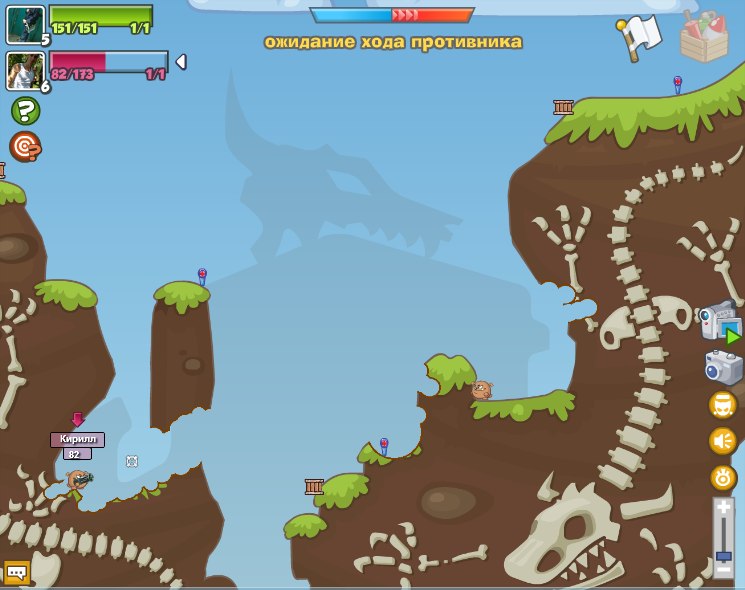Toggle sound with the speaker button
The width and height of the screenshot is (745, 590).
tap(722, 440)
